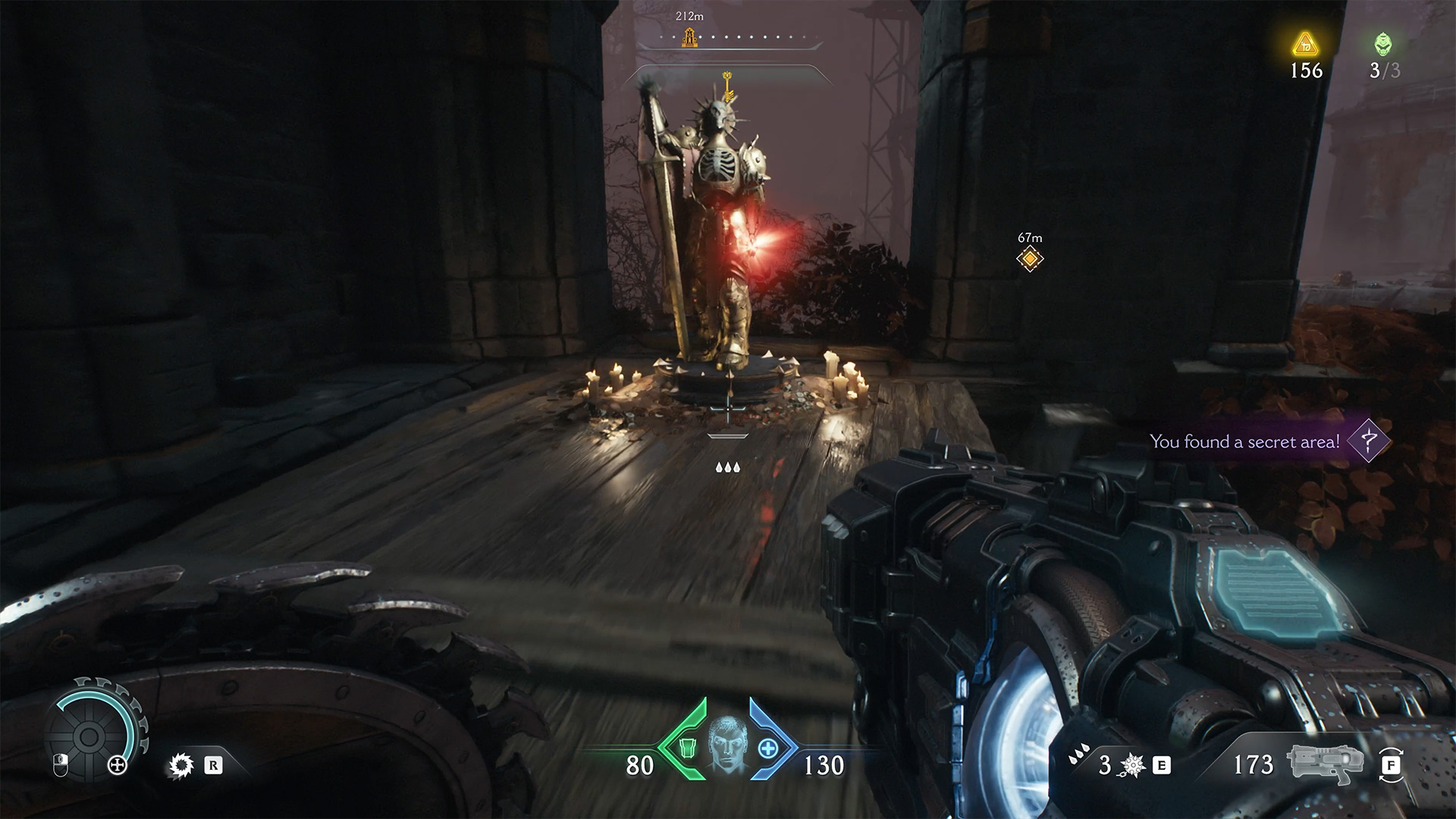Viewport: 1456px width, 819px height.
Task: Click the Slayer face portrait
Action: [729, 747]
